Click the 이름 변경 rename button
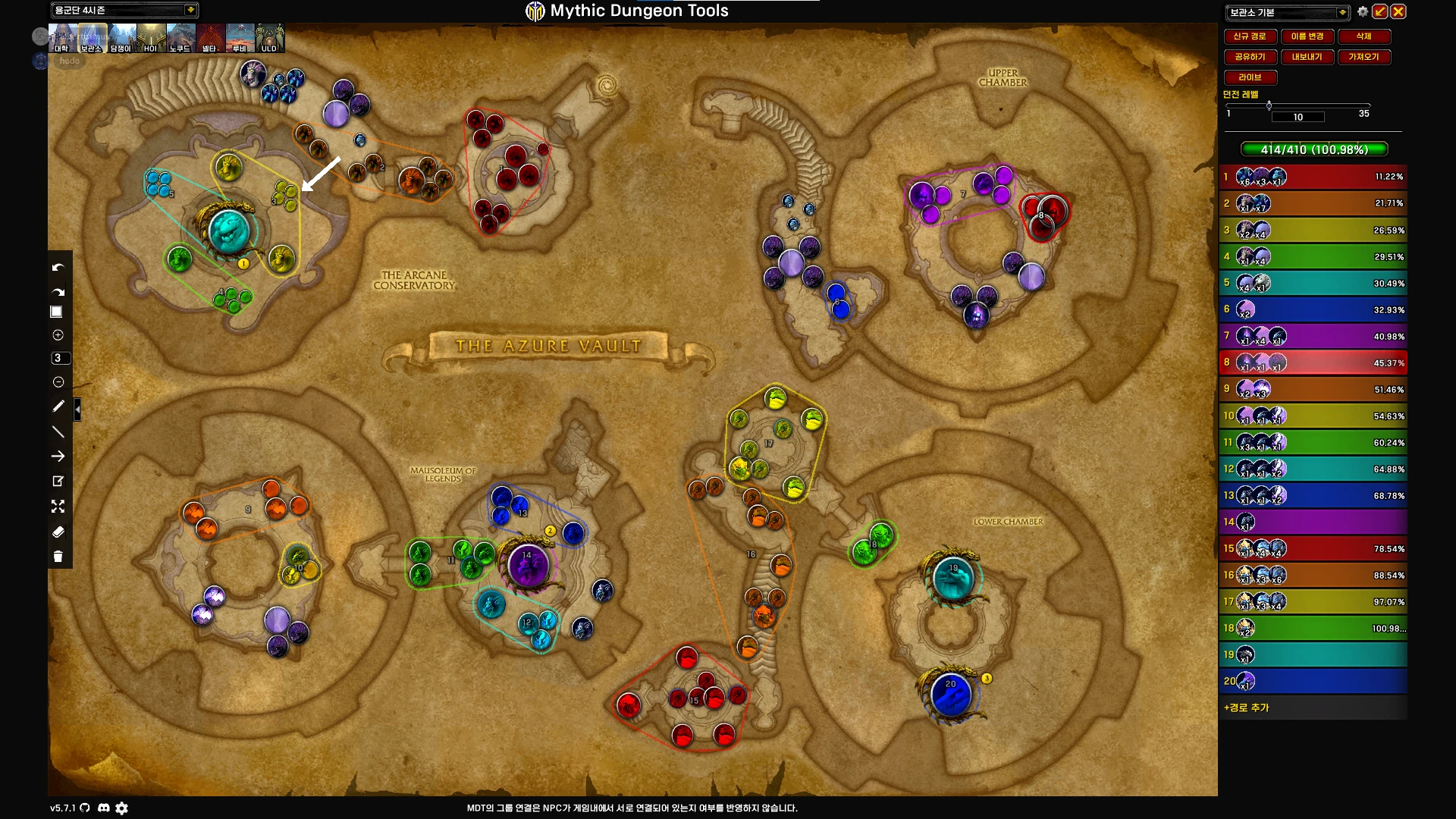The image size is (1456, 819). click(x=1307, y=36)
